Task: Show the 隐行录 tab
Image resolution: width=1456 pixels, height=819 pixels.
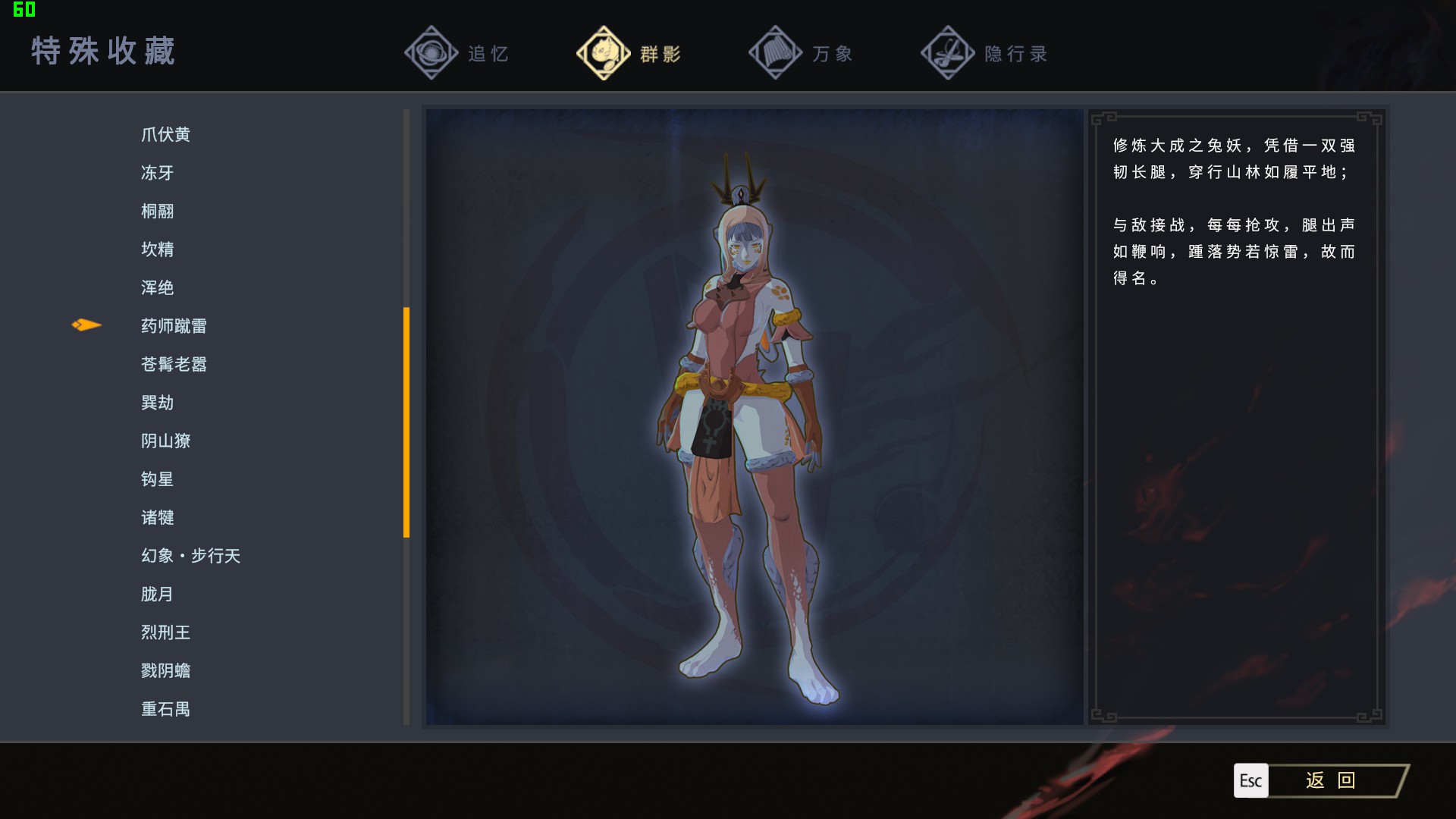Action: [984, 53]
